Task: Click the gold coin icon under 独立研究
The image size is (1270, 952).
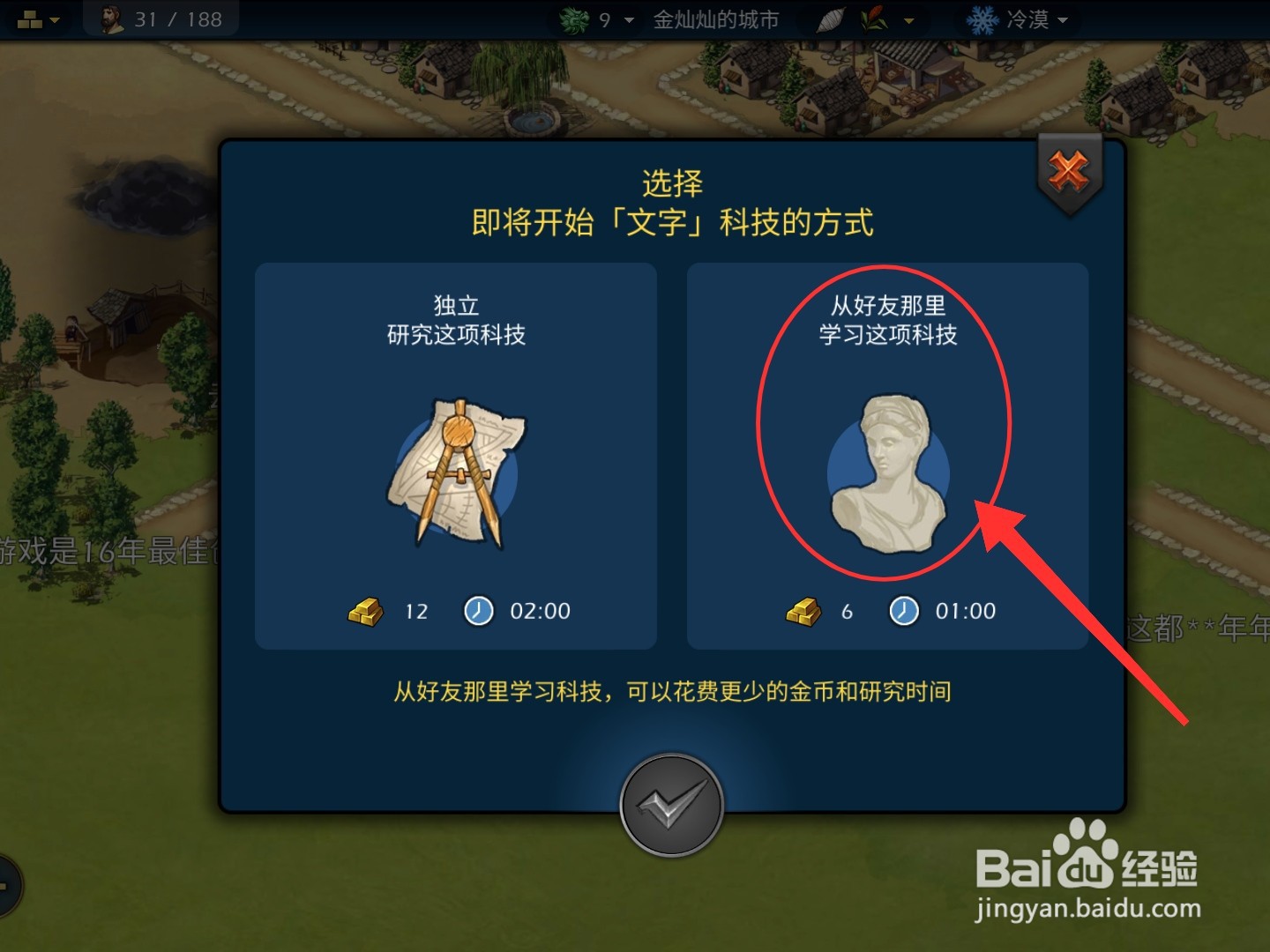Action: tap(365, 610)
